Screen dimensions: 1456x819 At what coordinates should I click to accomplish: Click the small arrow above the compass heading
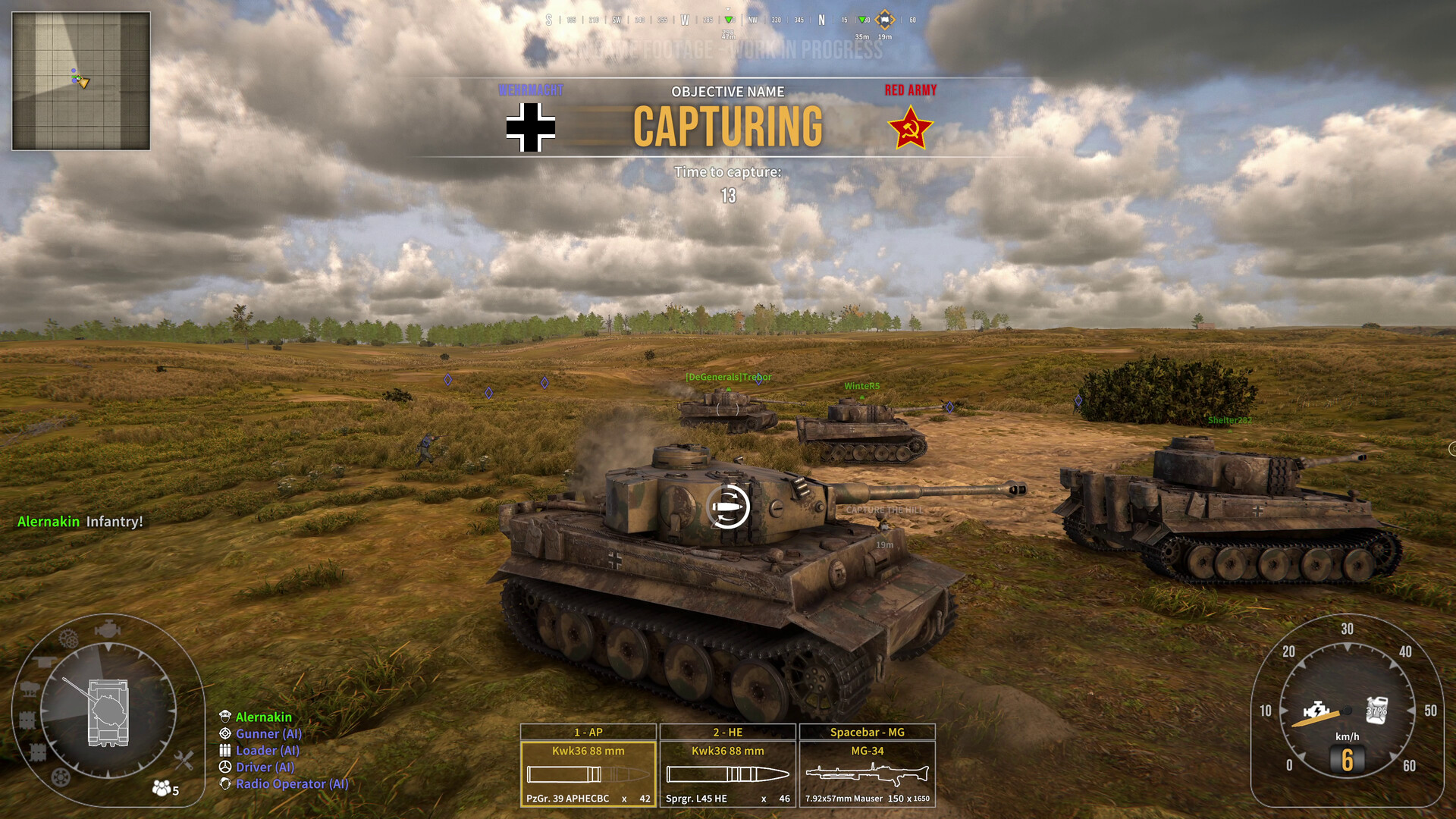(x=728, y=9)
